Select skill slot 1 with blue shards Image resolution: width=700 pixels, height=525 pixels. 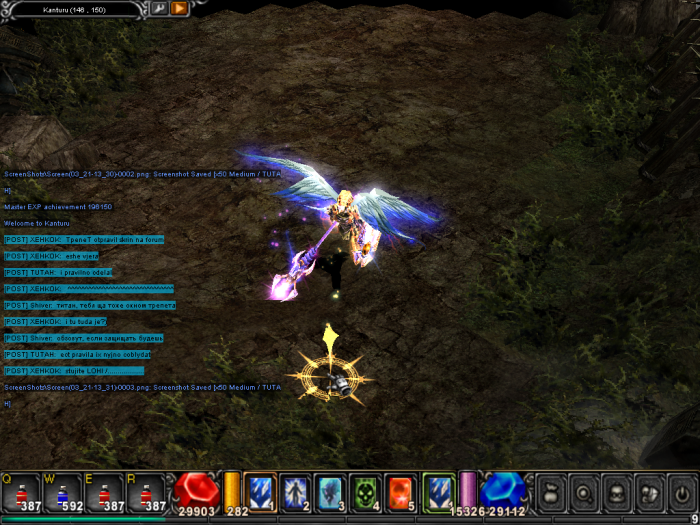pyautogui.click(x=260, y=491)
